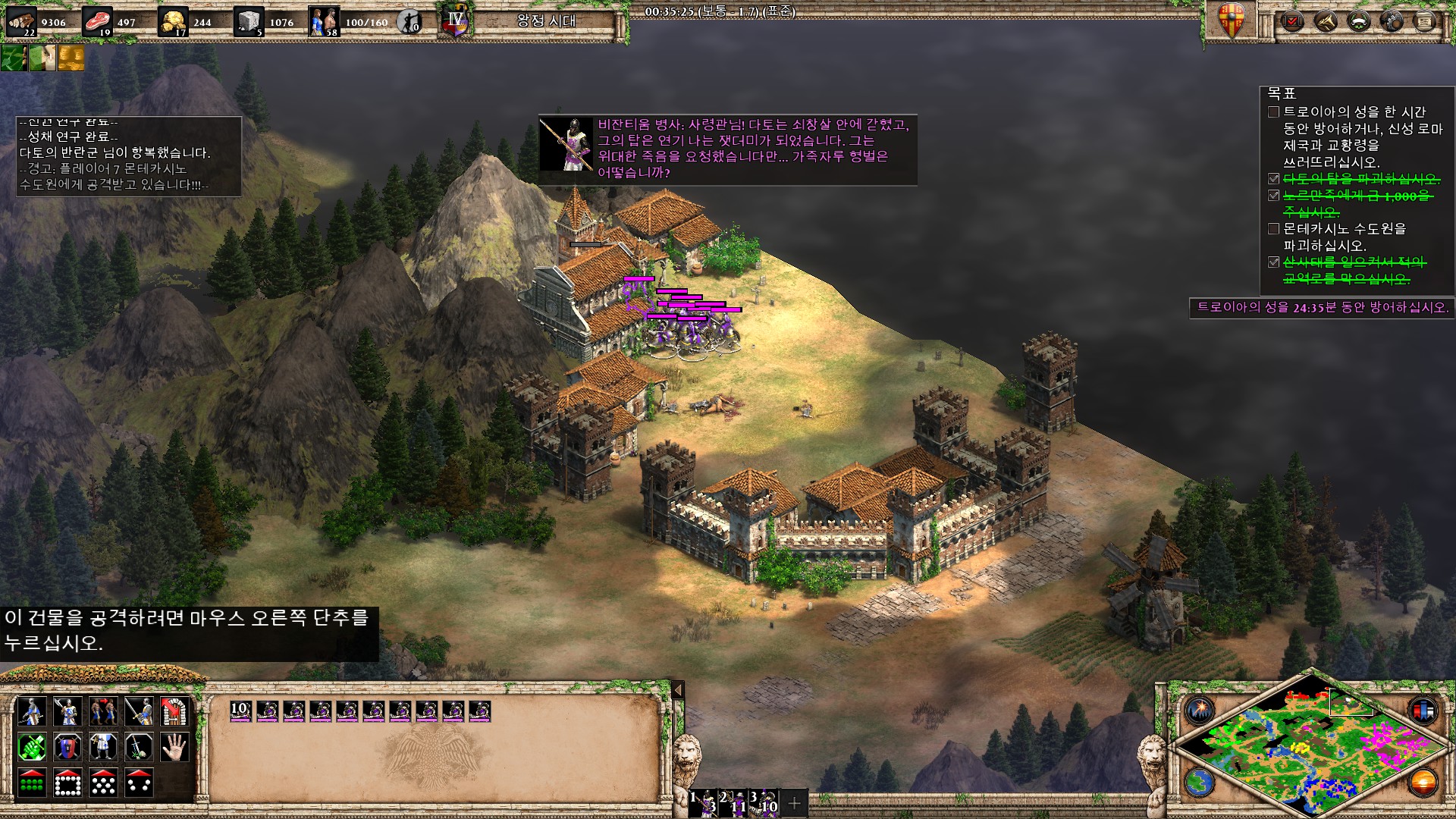The image size is (1456, 819).
Task: Toggle the Montecassino monastery objective checkbox
Action: tap(1274, 229)
